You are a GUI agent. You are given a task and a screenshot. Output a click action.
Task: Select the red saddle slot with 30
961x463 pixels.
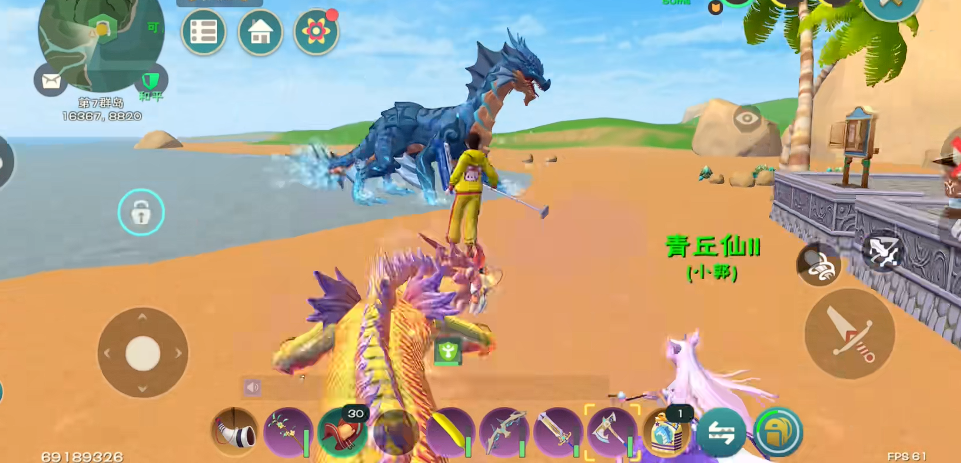click(342, 432)
